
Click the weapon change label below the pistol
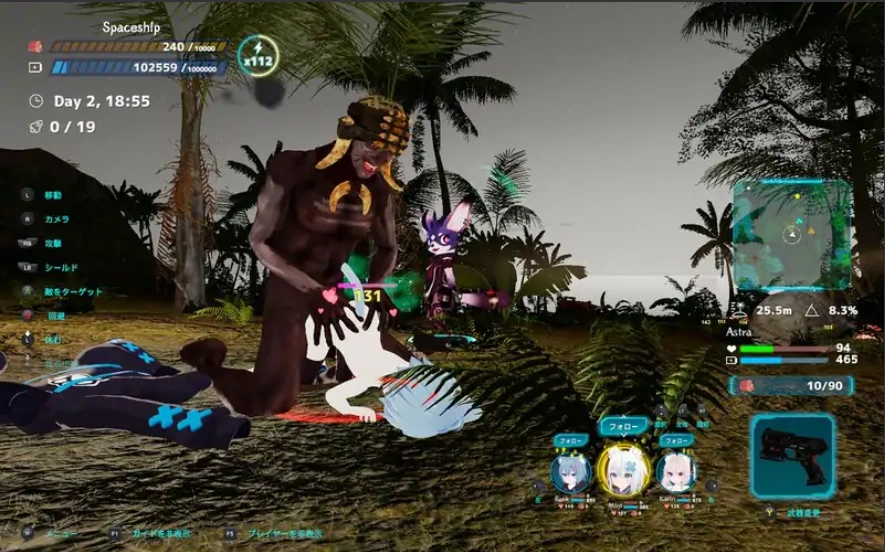coord(803,513)
